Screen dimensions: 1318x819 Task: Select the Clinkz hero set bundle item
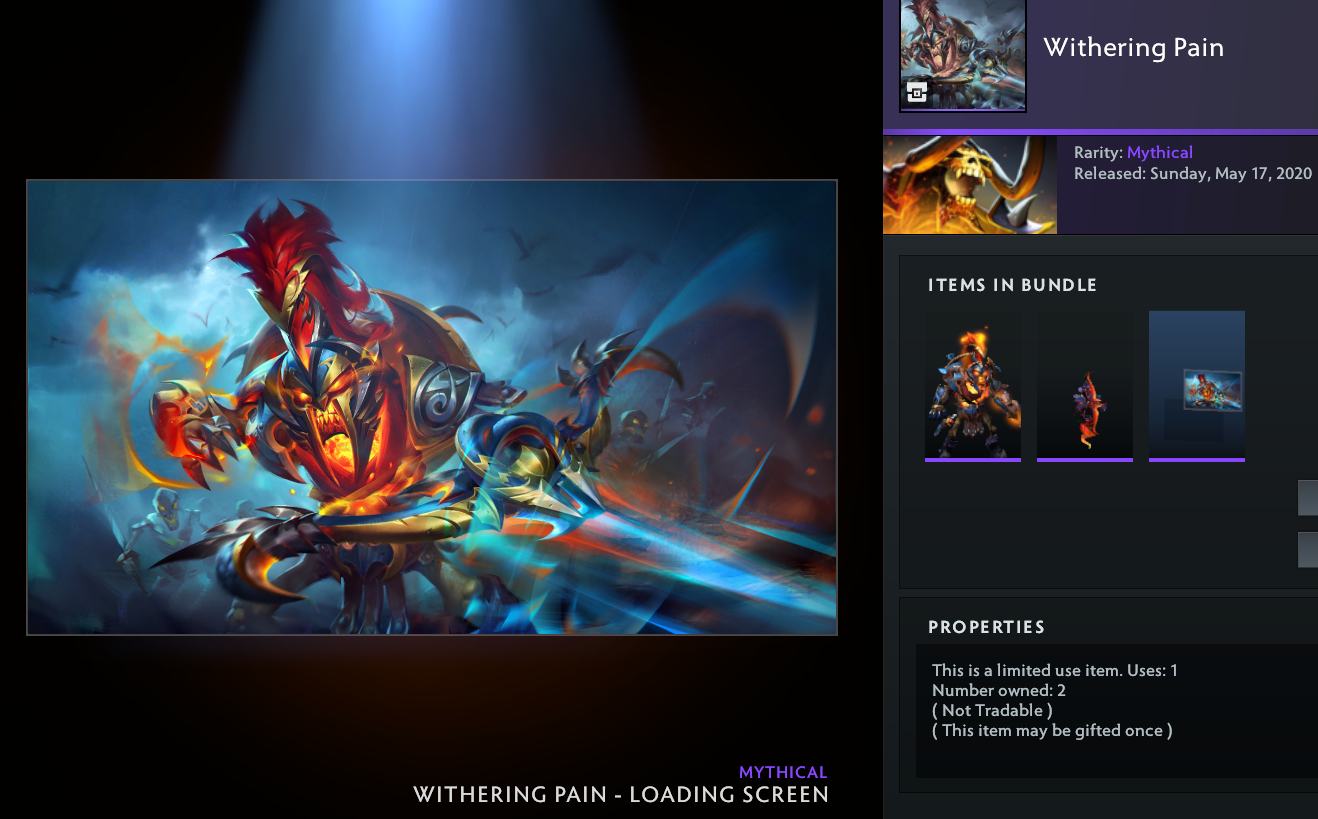pos(972,386)
